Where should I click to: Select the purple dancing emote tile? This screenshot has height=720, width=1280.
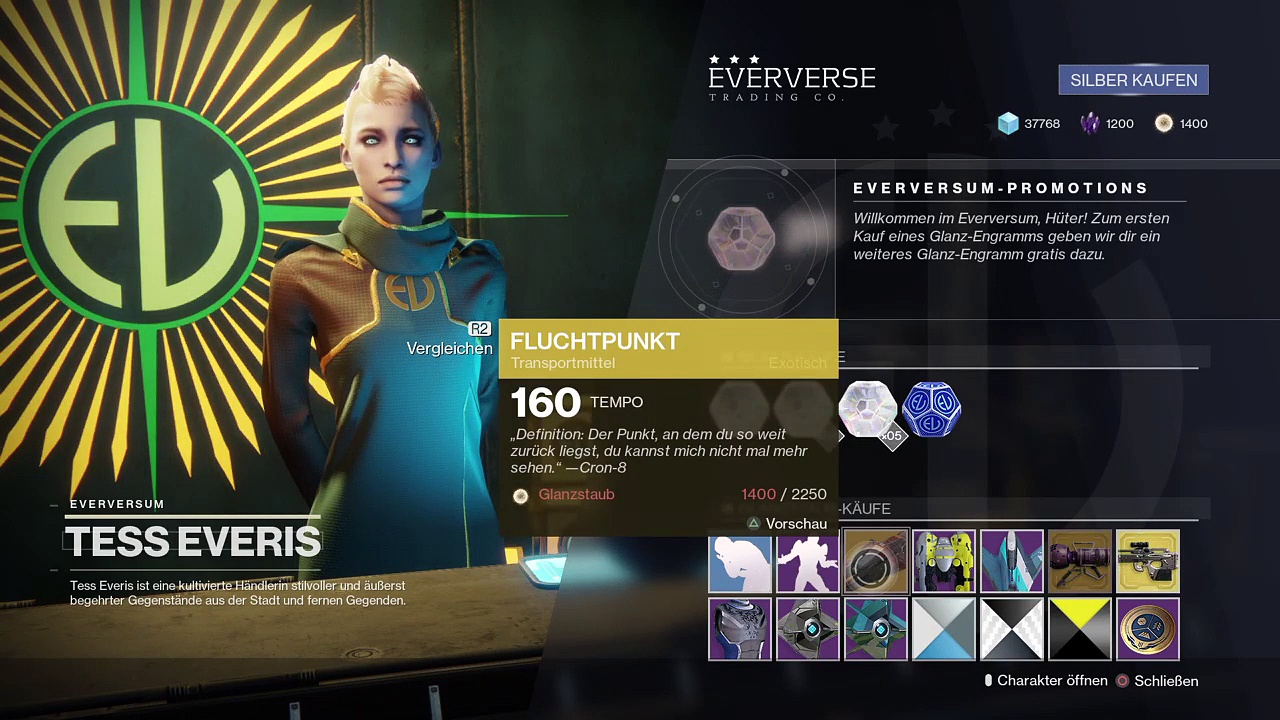tap(808, 562)
